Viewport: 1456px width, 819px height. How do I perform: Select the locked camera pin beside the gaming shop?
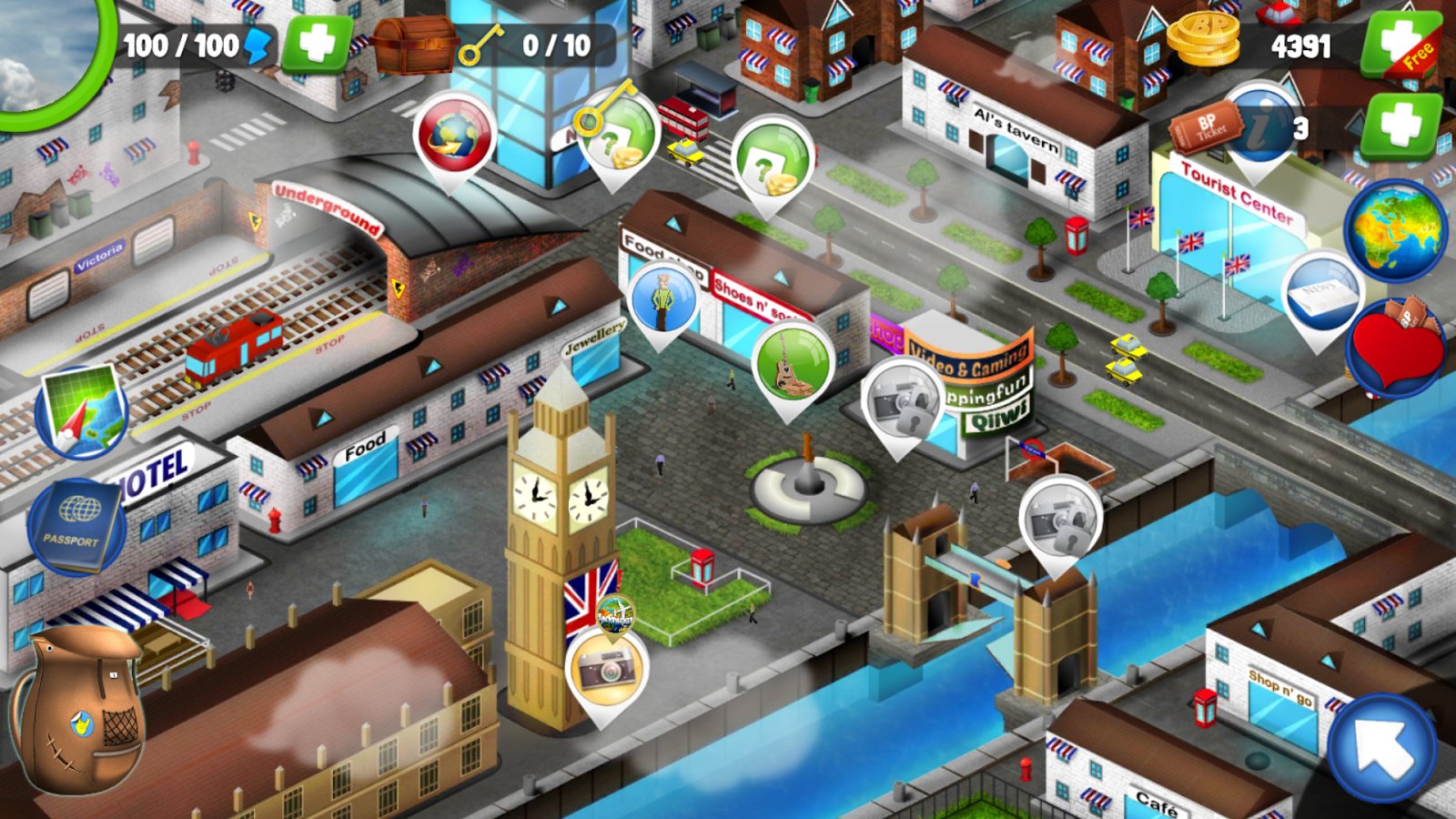coord(901,402)
